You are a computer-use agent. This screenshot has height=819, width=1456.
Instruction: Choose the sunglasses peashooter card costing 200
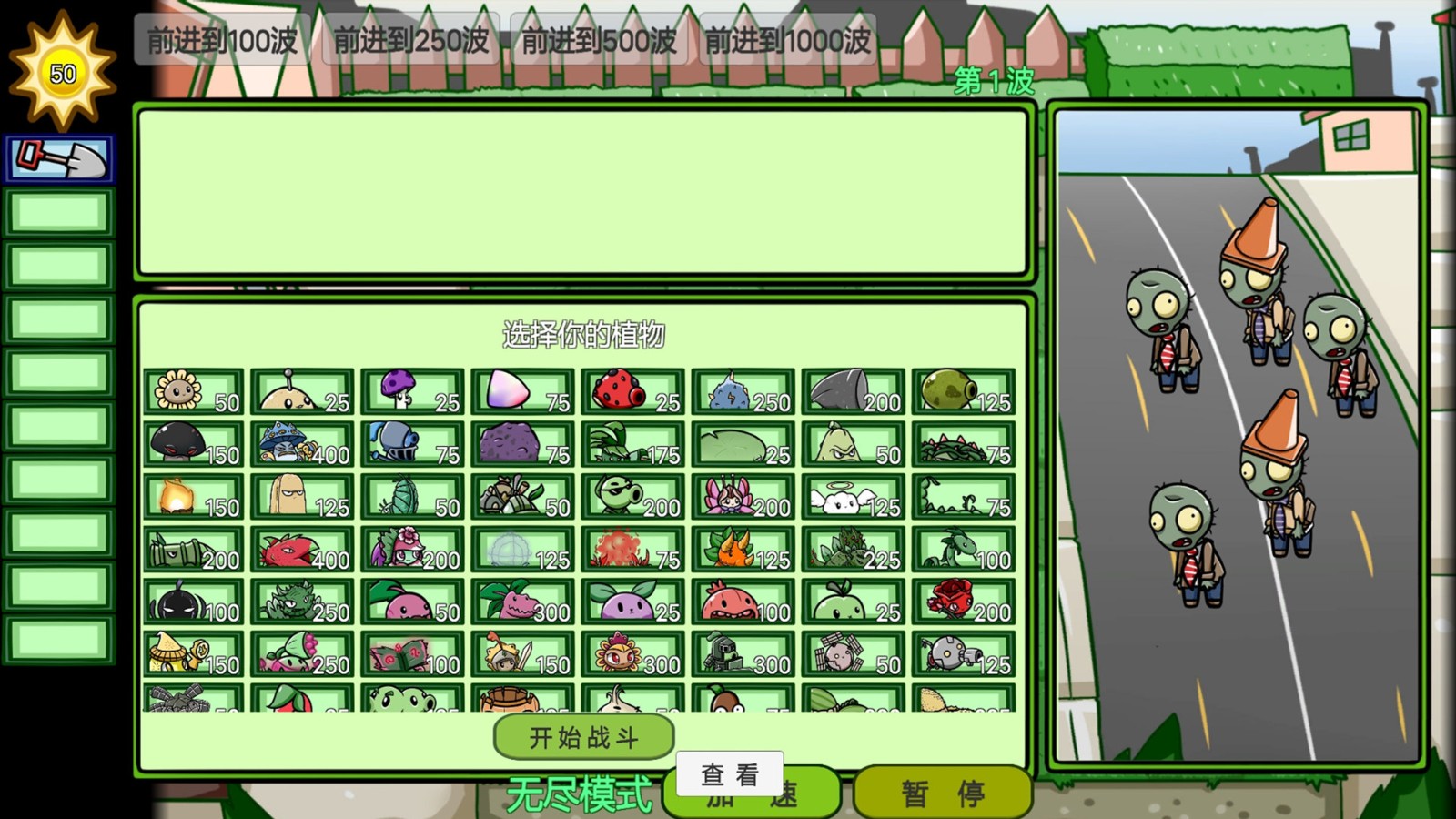(633, 497)
